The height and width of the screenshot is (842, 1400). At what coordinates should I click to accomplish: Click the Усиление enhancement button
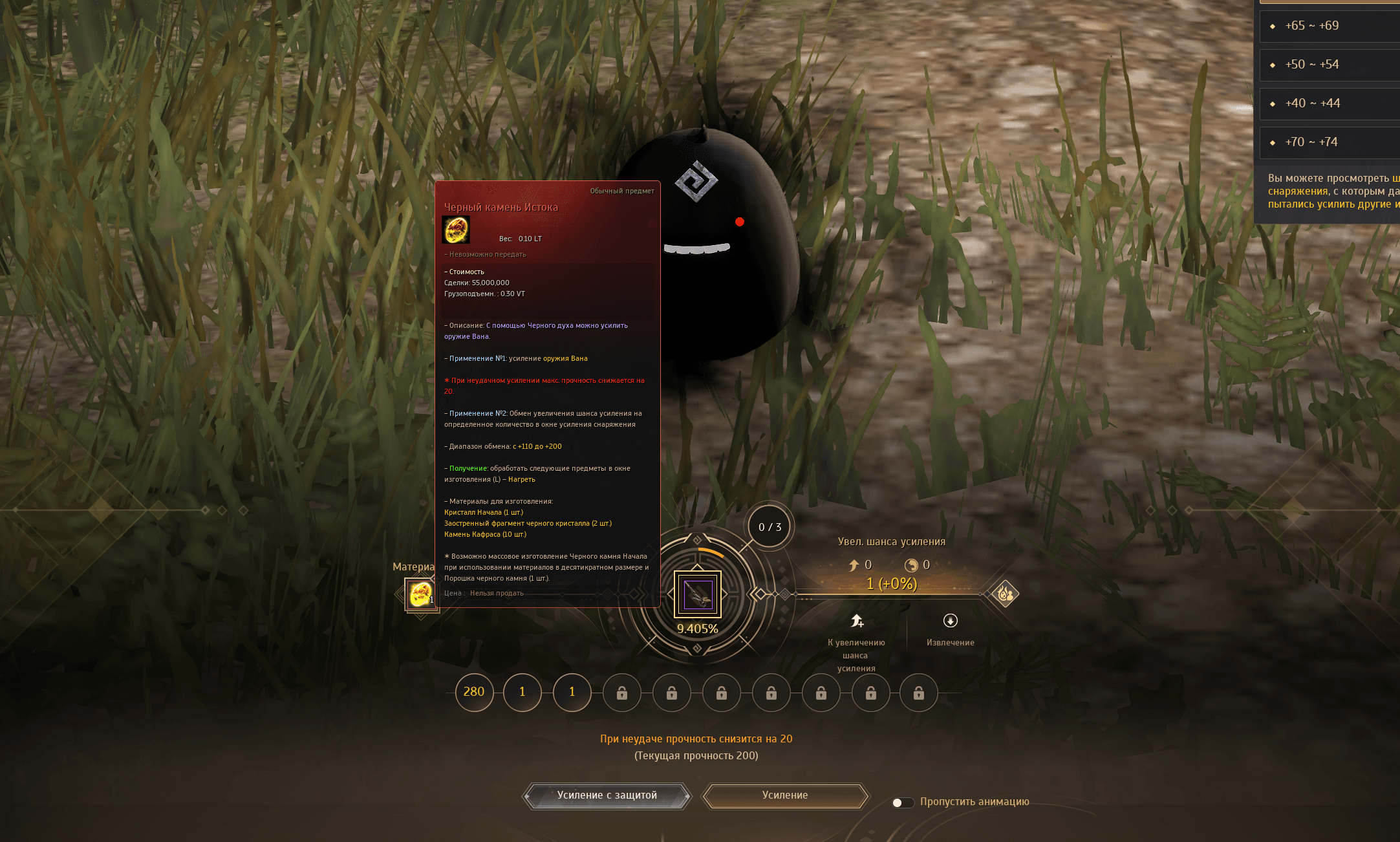pos(785,795)
